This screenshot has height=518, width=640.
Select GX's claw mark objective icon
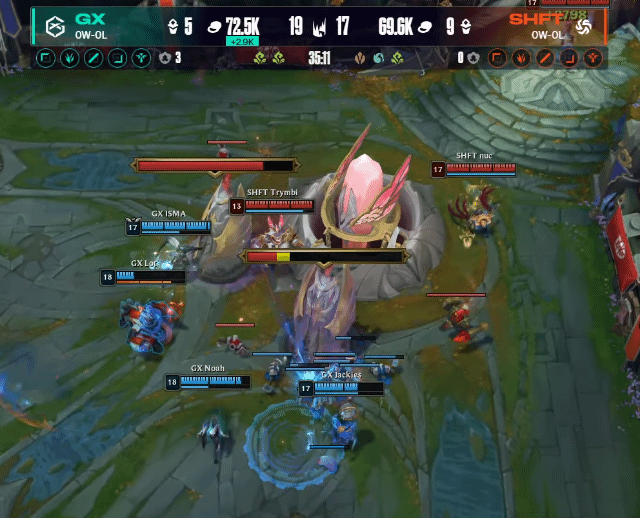point(70,58)
